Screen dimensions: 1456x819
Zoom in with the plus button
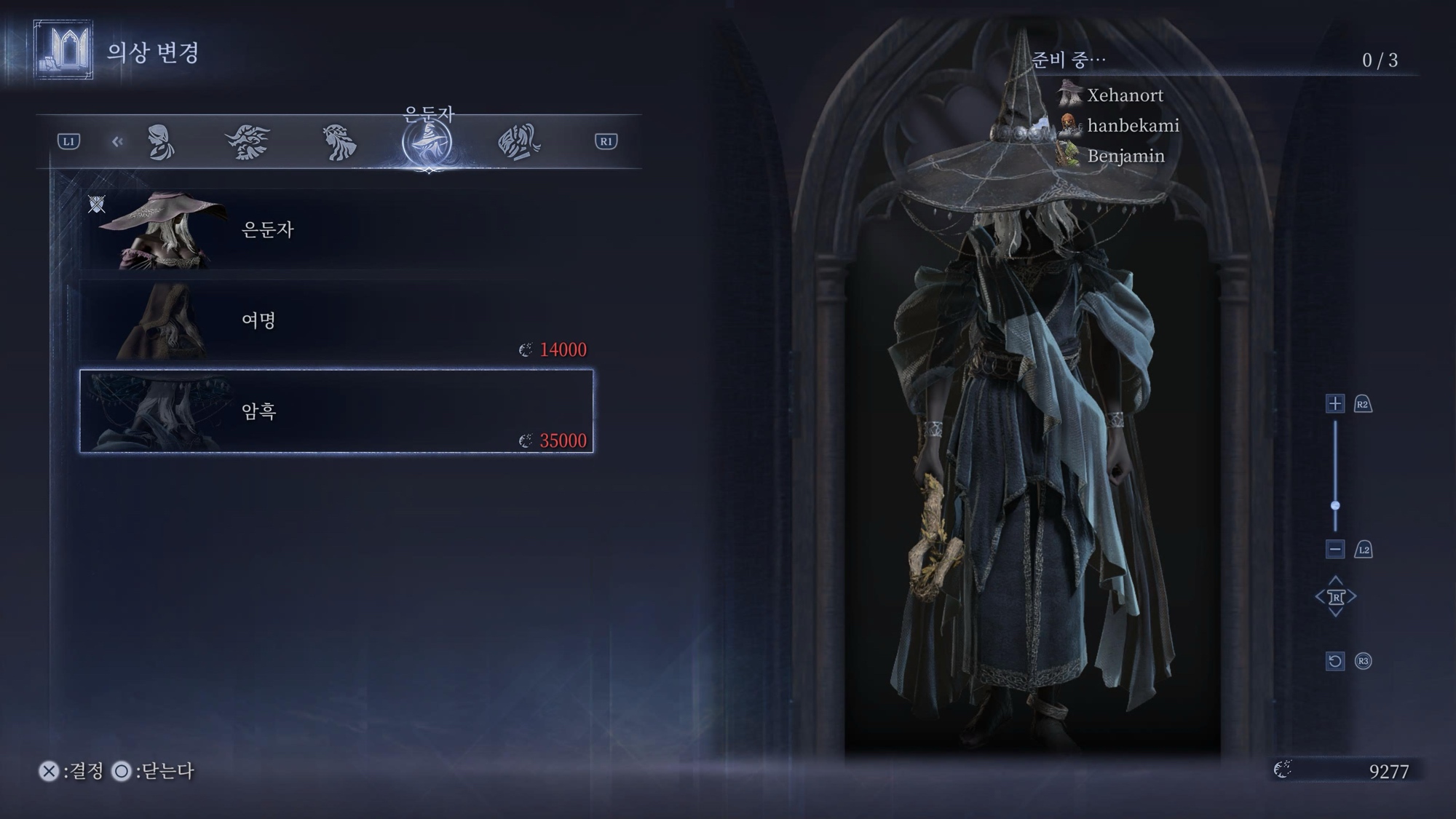tap(1334, 404)
